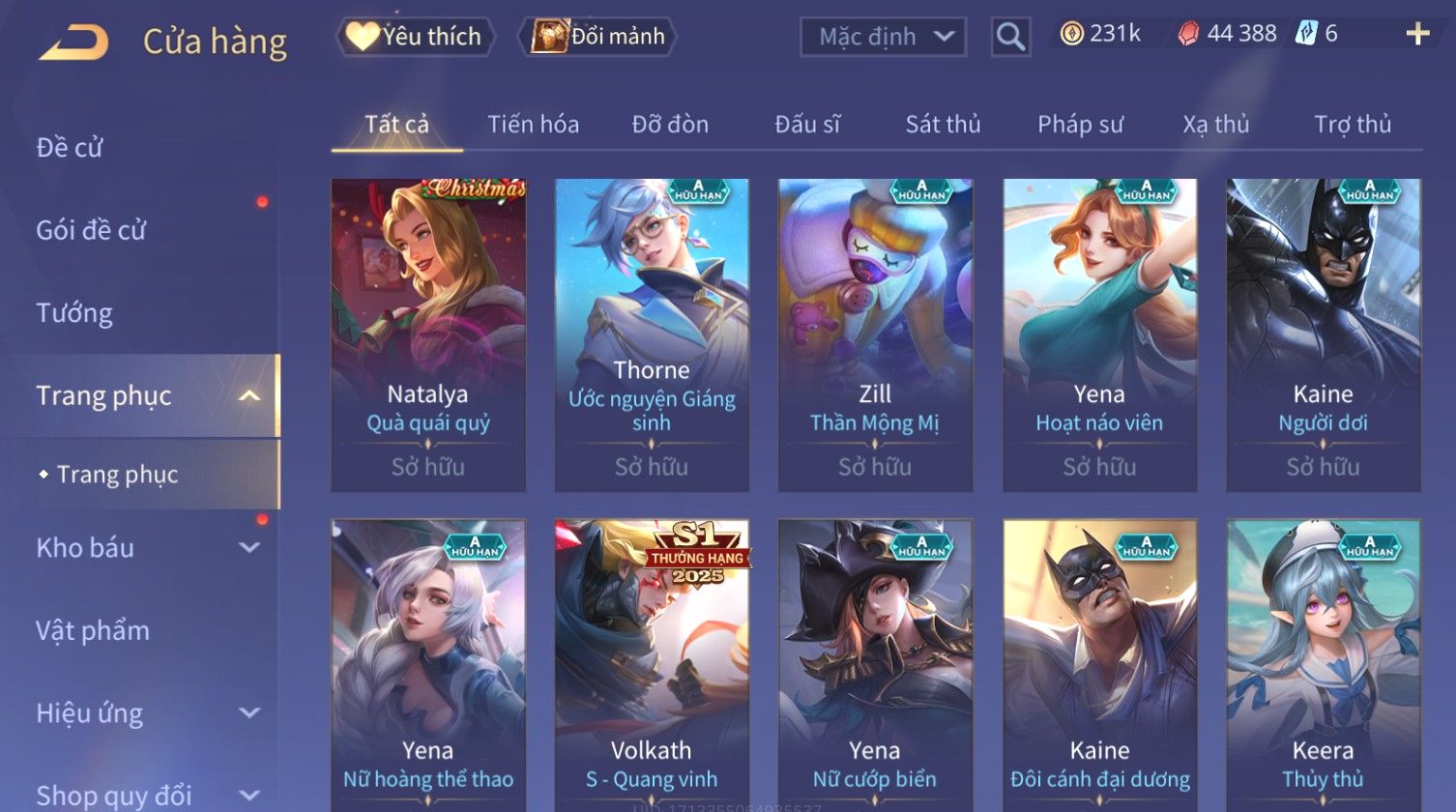The image size is (1456, 812).
Task: Click the magnifier search button
Action: pyautogui.click(x=1010, y=38)
